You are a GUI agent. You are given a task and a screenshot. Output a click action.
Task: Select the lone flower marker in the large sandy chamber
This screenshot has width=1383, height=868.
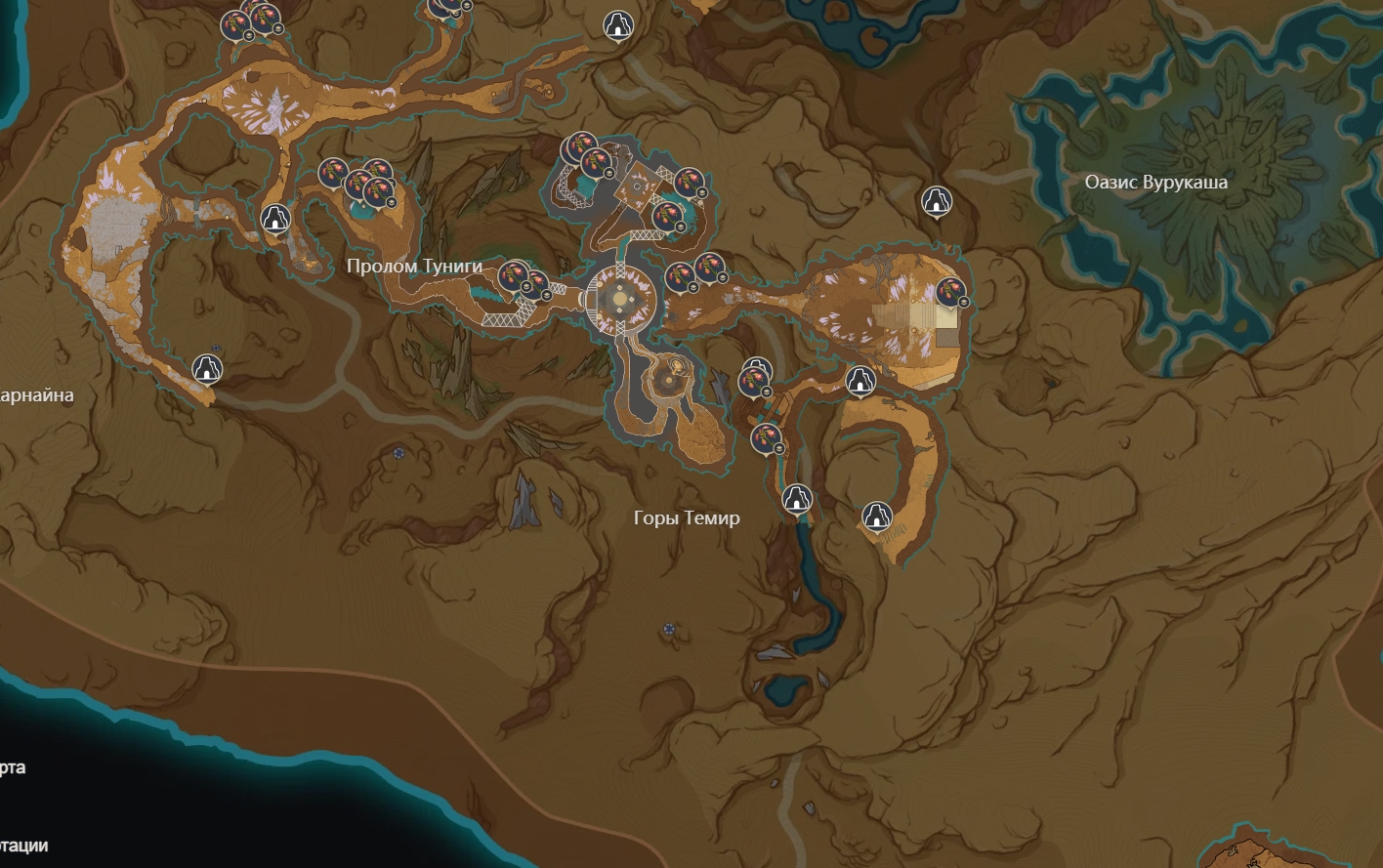click(x=950, y=290)
